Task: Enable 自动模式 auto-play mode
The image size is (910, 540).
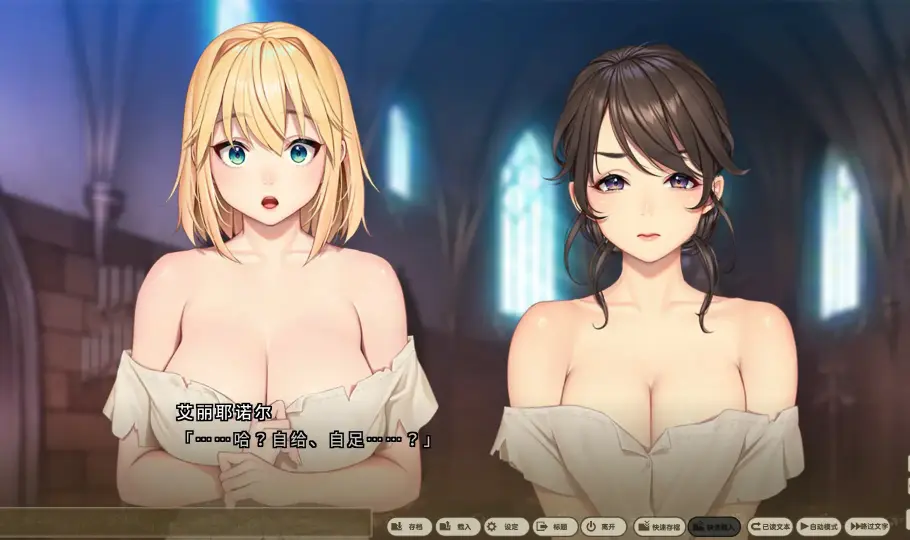Action: (819, 526)
